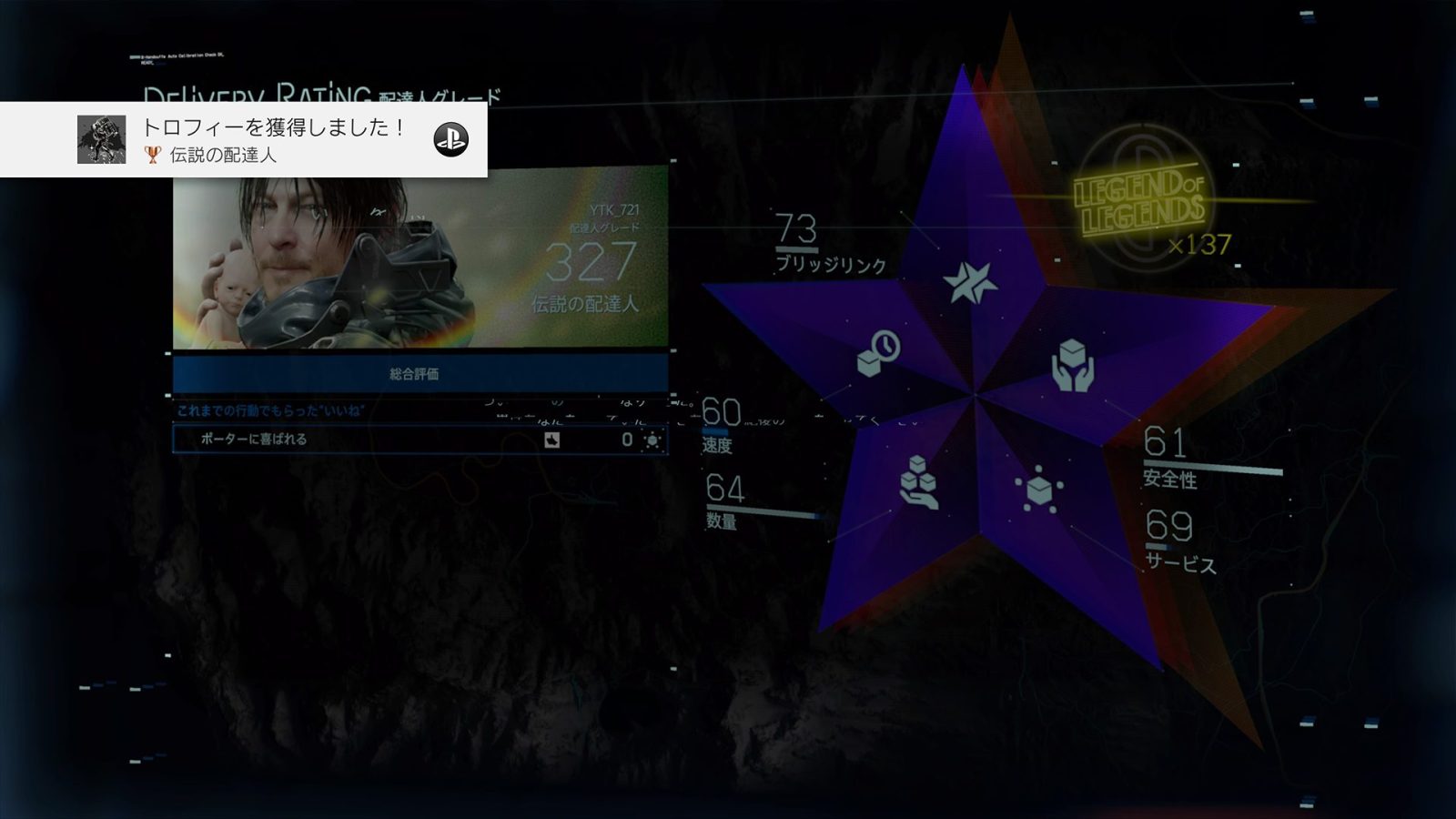
Task: Click the service box icon
Action: click(x=1038, y=490)
